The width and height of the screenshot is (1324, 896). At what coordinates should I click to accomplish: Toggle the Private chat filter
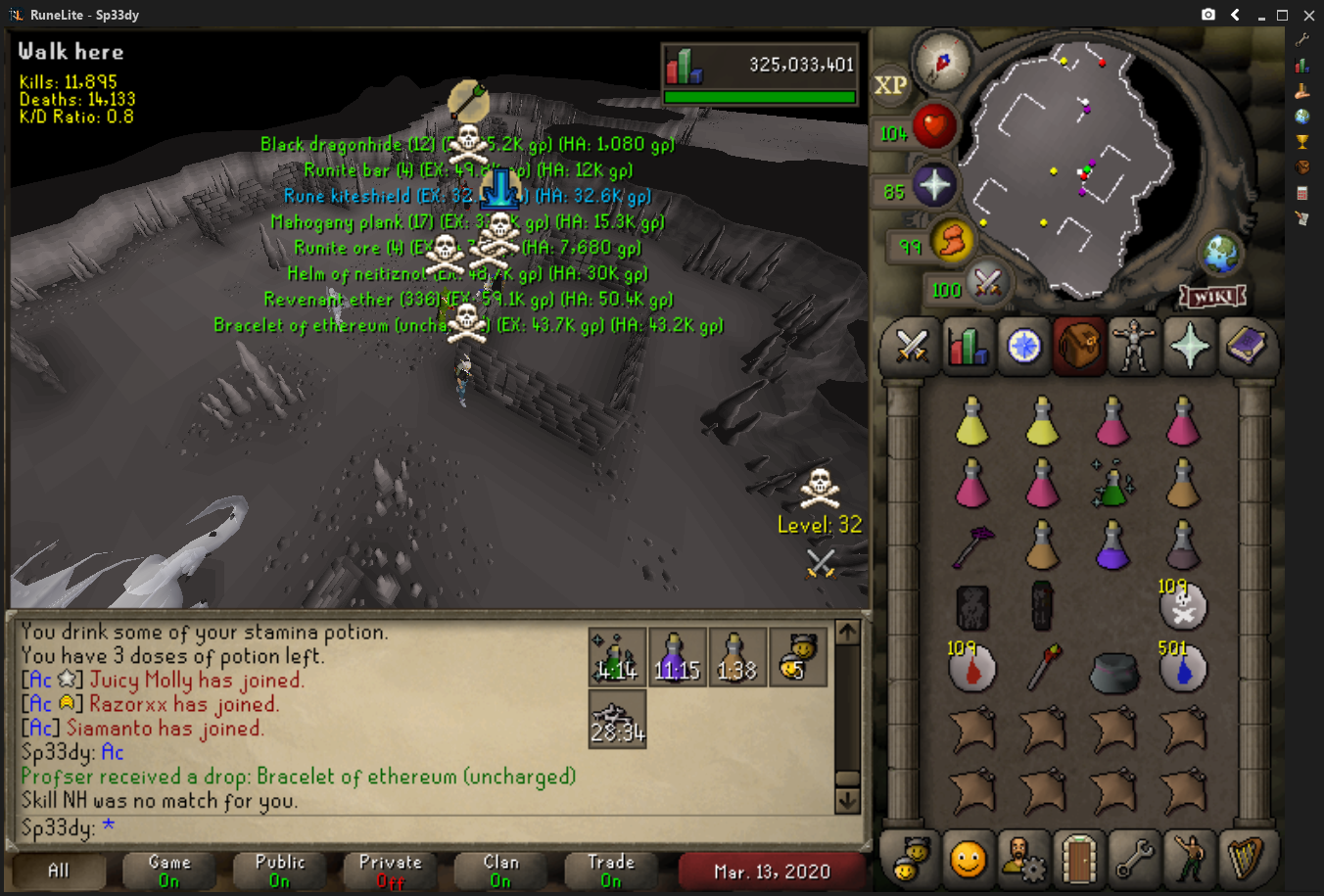390,871
